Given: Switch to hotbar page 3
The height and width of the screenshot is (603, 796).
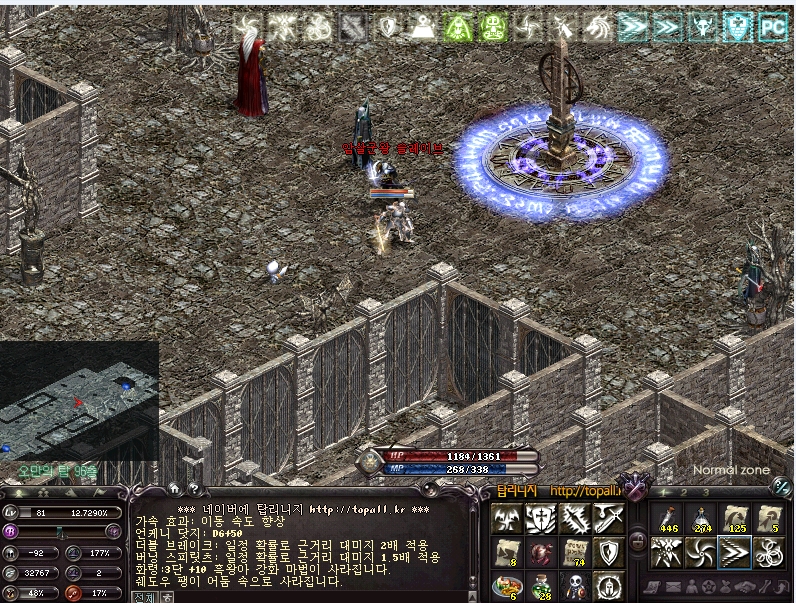Looking at the screenshot, I should pos(705,493).
